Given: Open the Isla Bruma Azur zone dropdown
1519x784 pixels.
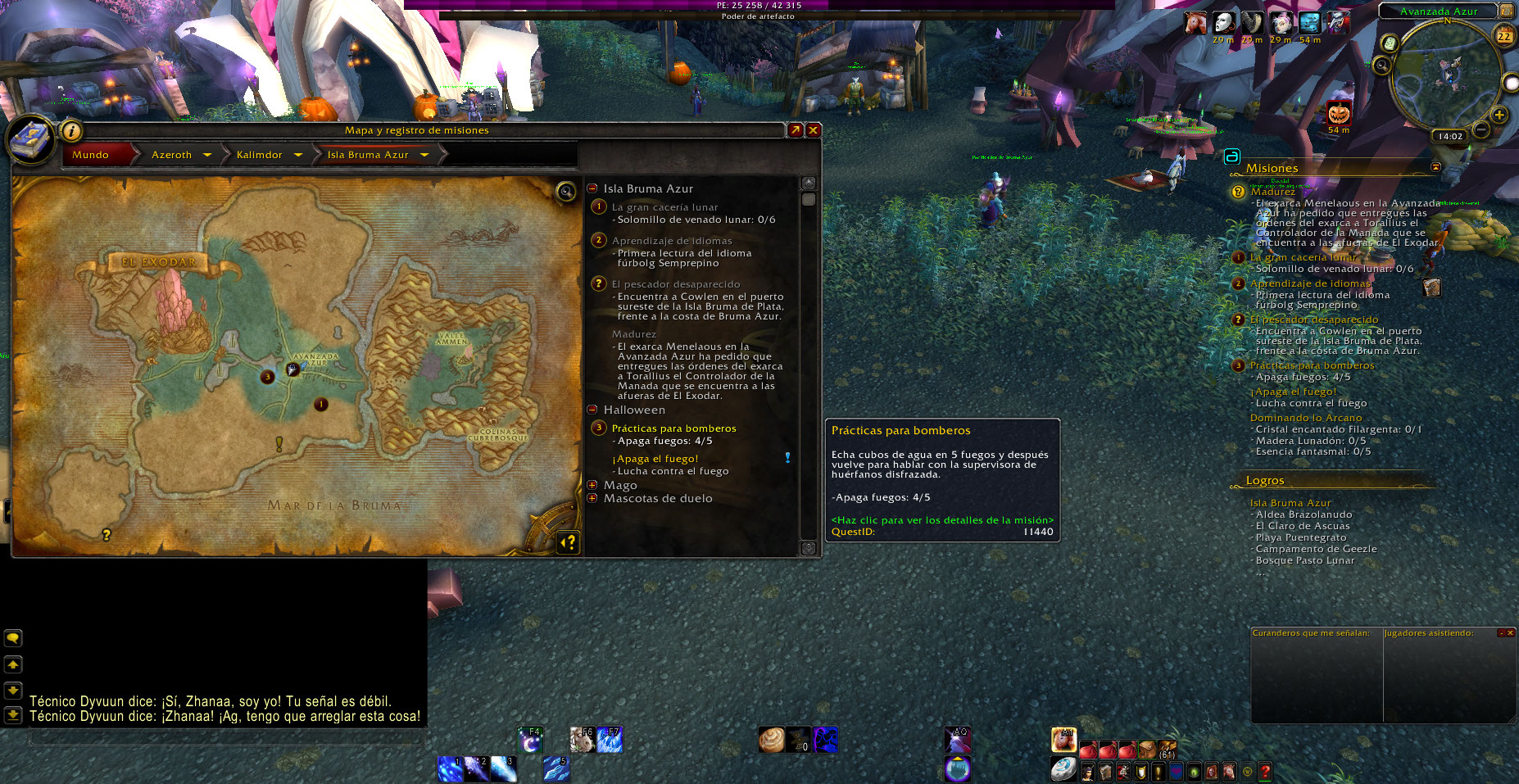Looking at the screenshot, I should 424,155.
